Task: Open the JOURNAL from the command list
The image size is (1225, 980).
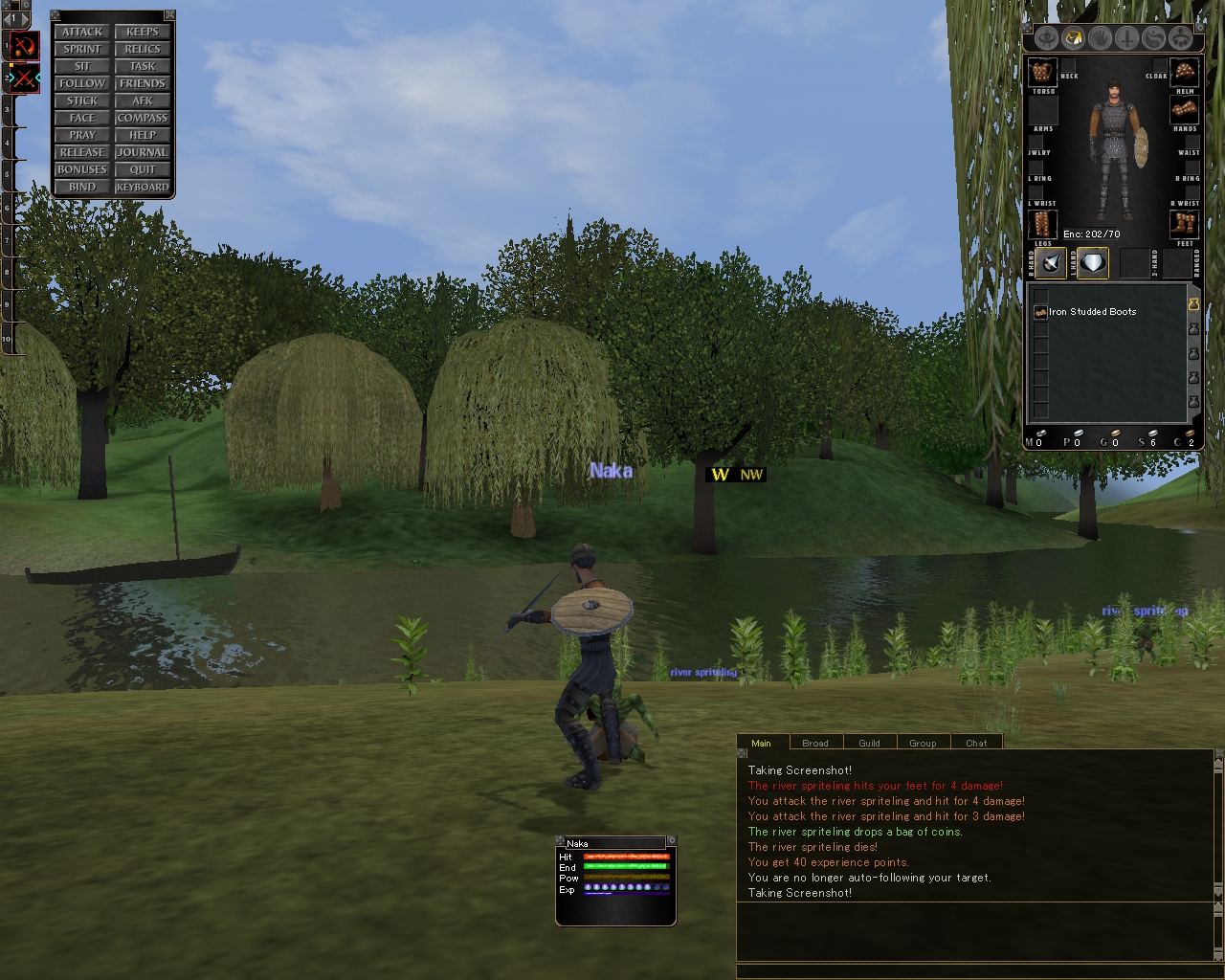Action: tap(143, 152)
